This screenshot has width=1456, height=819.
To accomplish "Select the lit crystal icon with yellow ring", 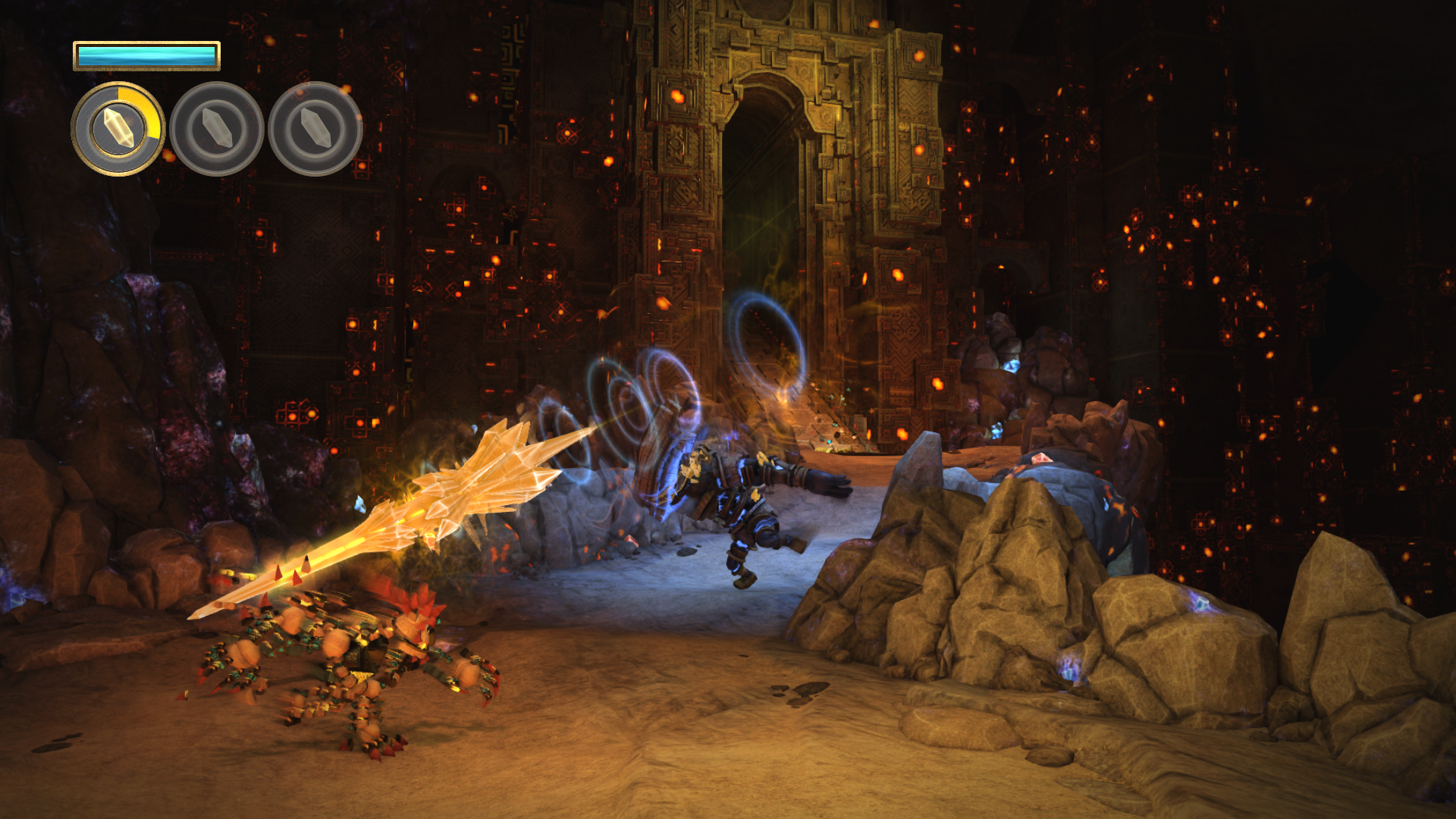I will (x=118, y=129).
